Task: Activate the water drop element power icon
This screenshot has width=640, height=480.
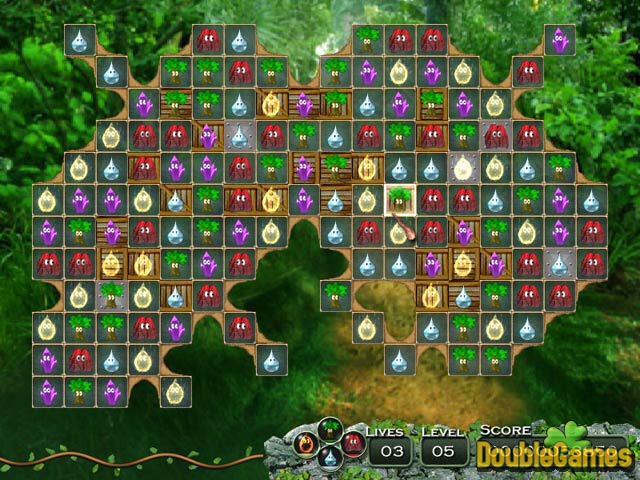Action: pos(331,459)
